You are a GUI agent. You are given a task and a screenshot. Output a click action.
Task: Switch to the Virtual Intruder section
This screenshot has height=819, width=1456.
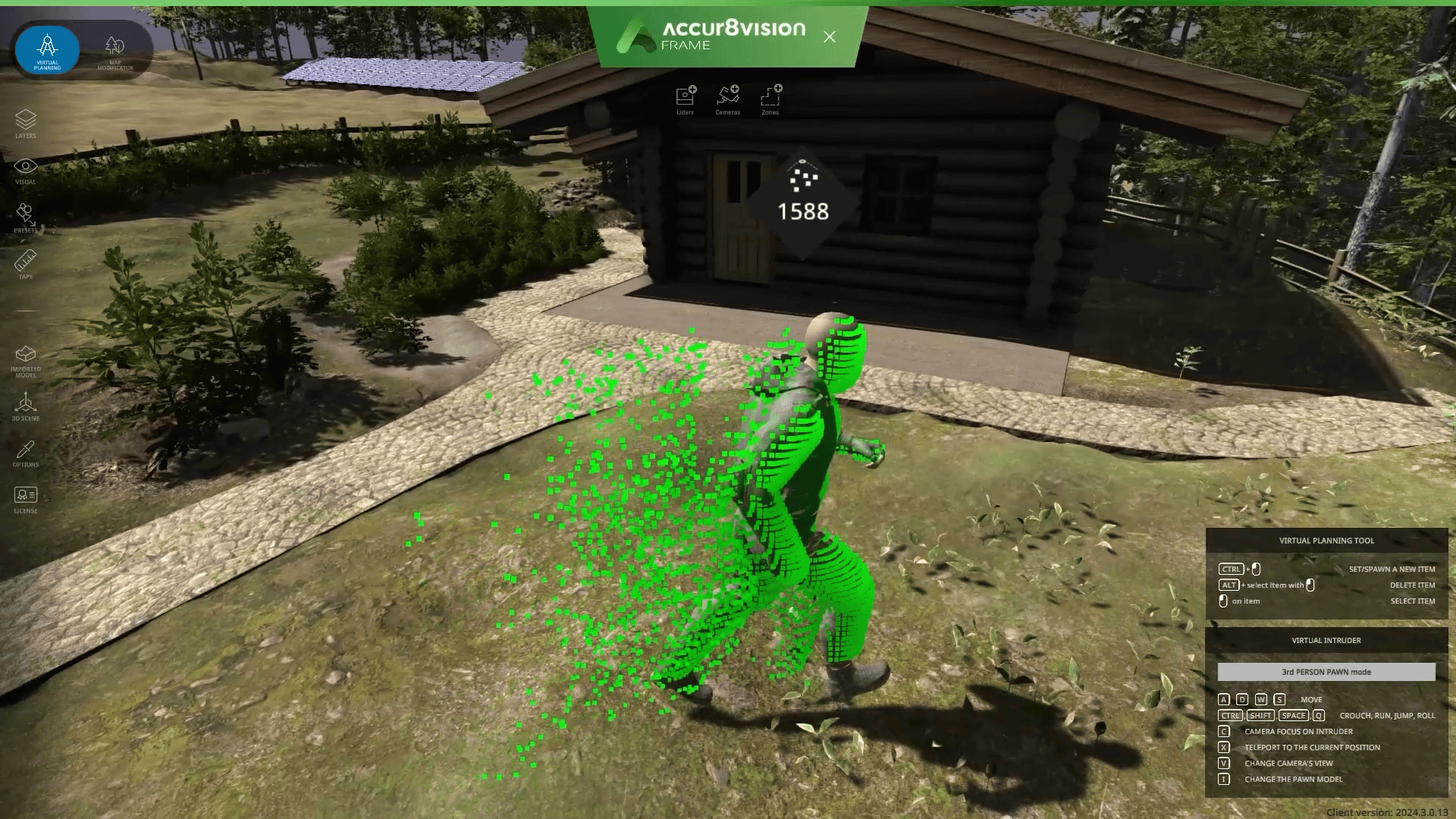coord(1326,640)
